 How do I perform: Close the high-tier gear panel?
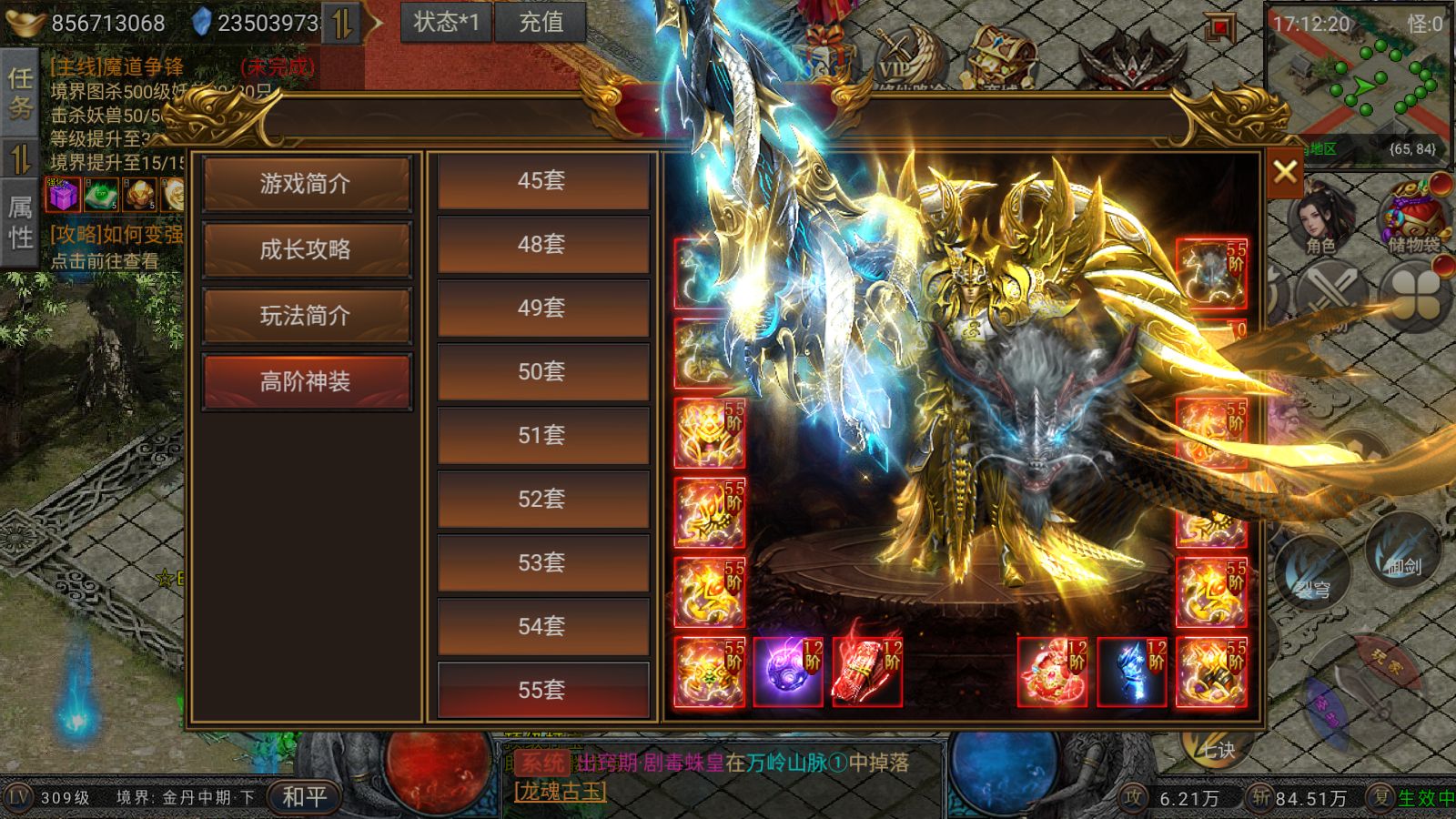tap(1285, 171)
